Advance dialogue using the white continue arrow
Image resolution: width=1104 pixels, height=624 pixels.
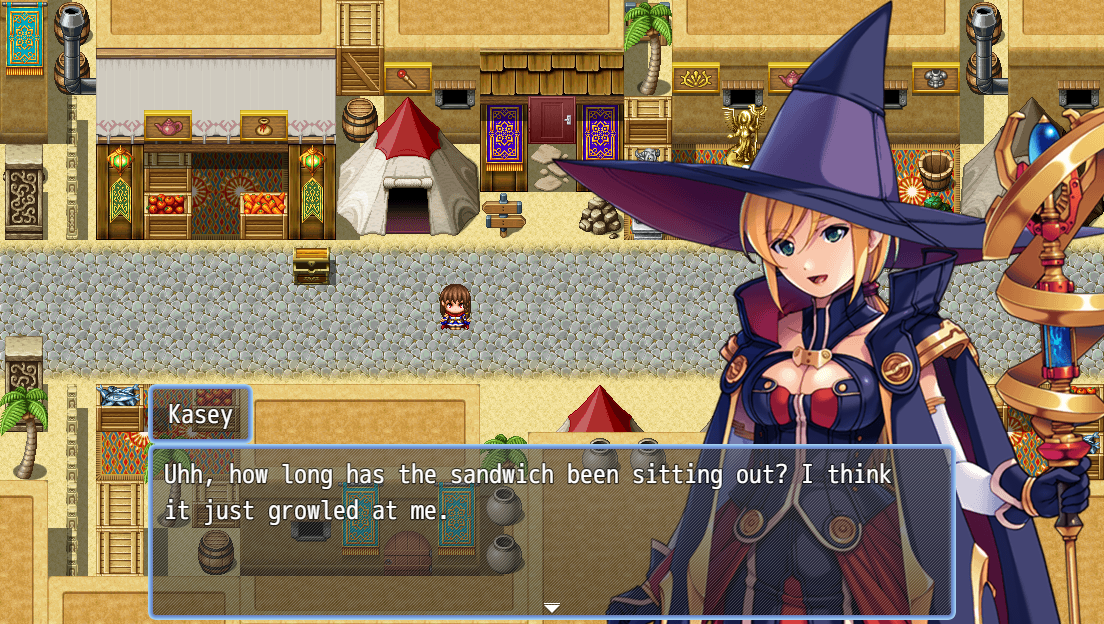point(552,607)
